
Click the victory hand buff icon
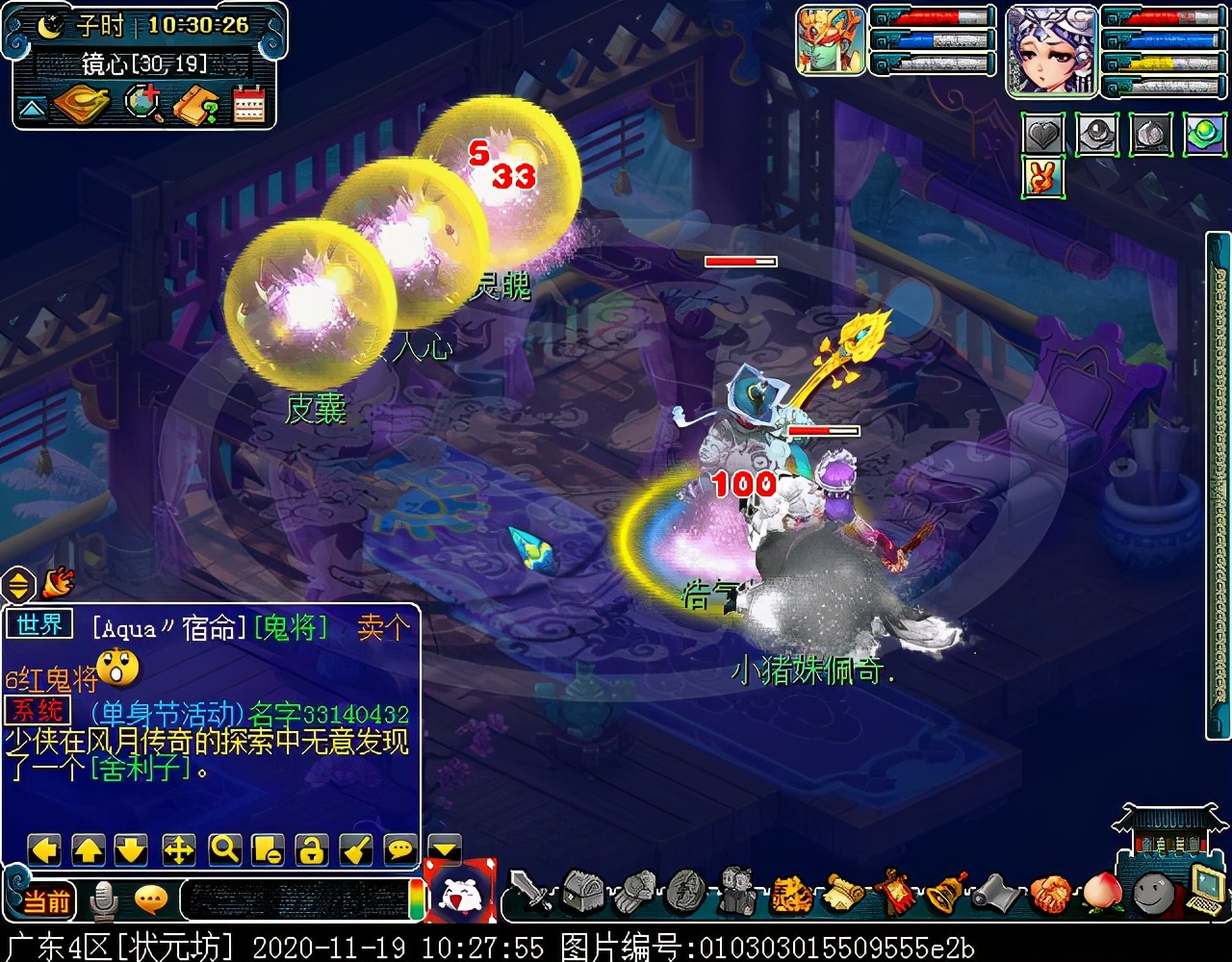1042,178
